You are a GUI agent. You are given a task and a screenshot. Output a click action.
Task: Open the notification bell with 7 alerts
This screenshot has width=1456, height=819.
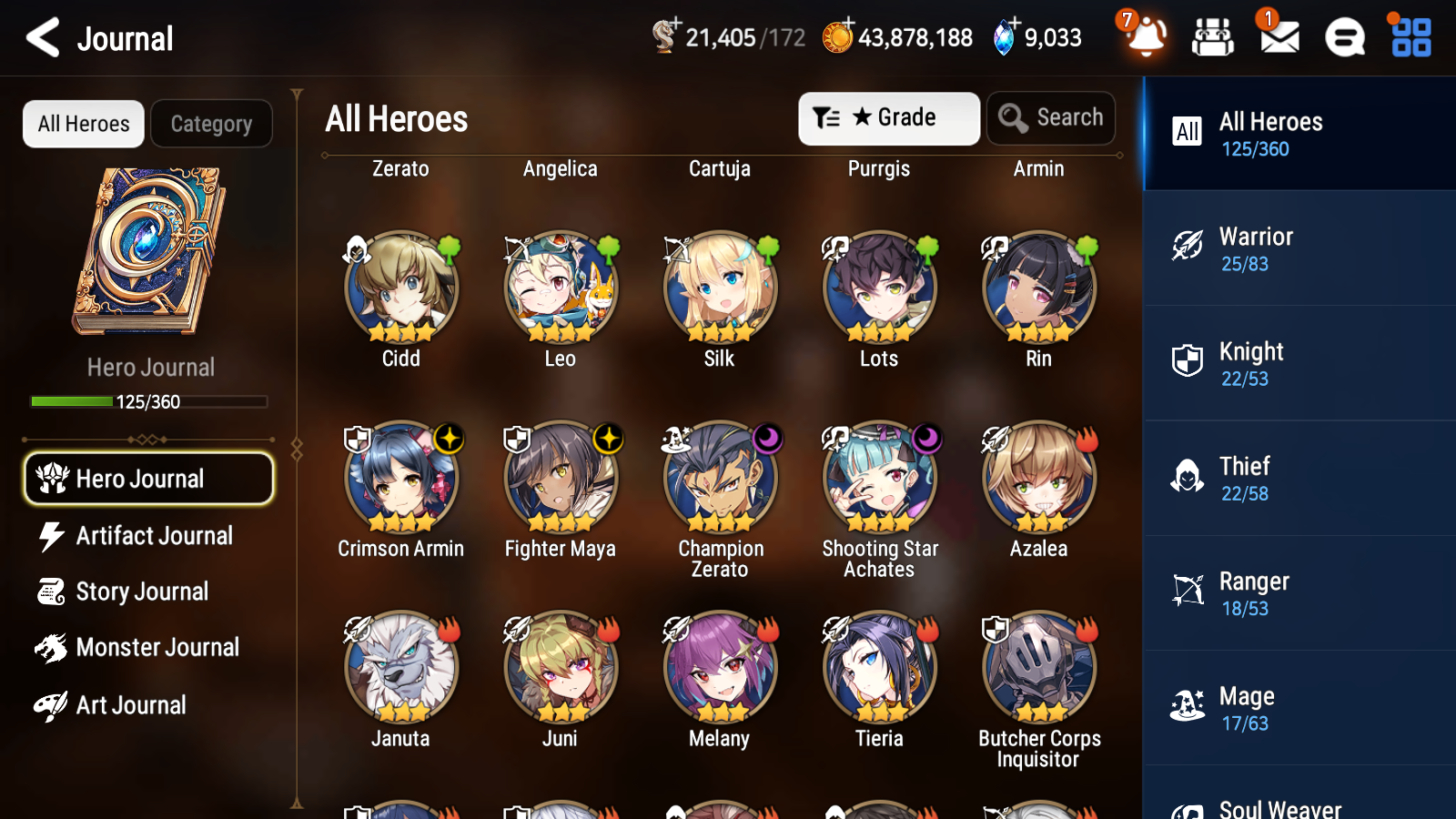pyautogui.click(x=1147, y=38)
